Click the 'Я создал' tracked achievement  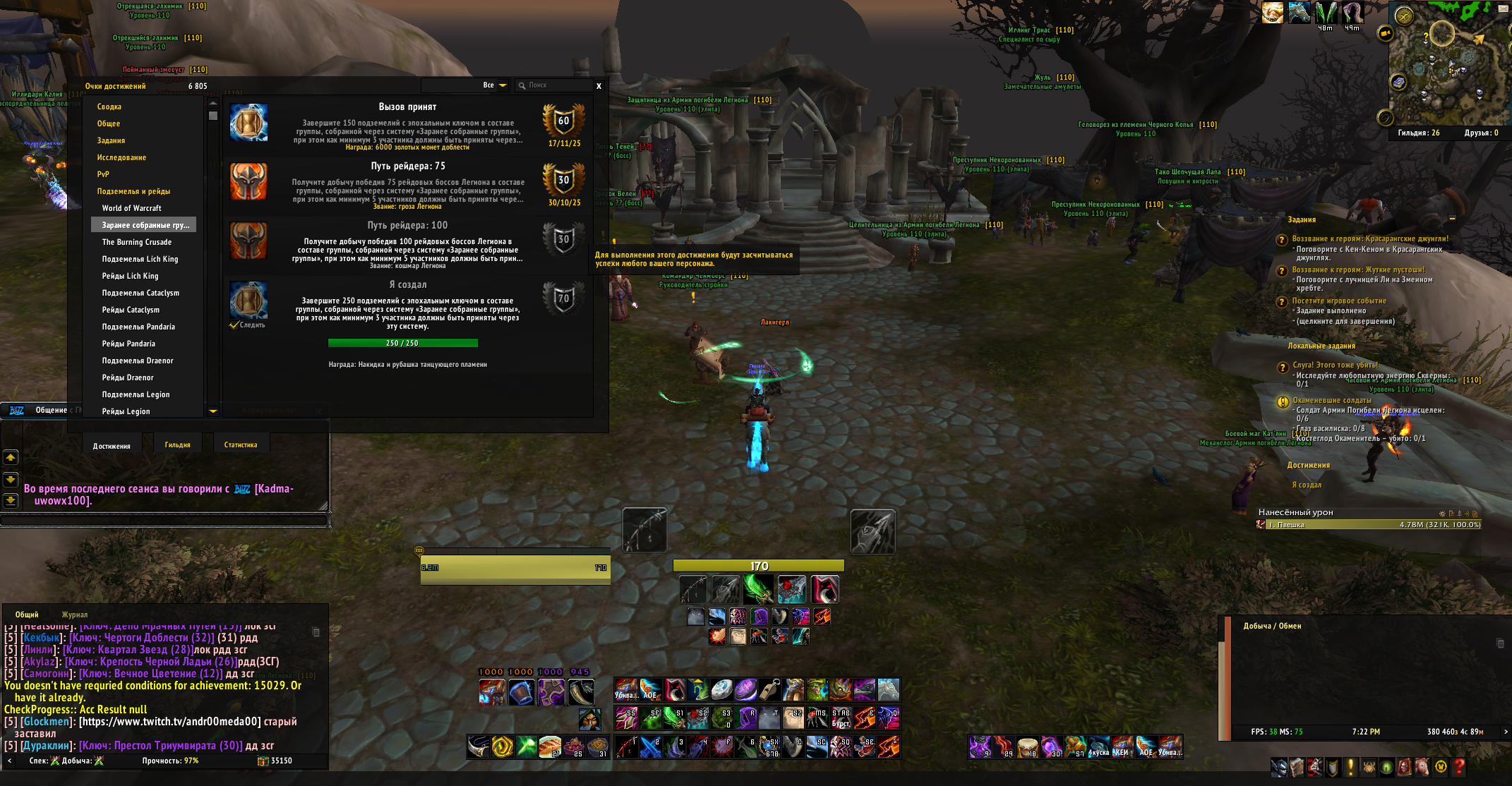tap(1307, 485)
